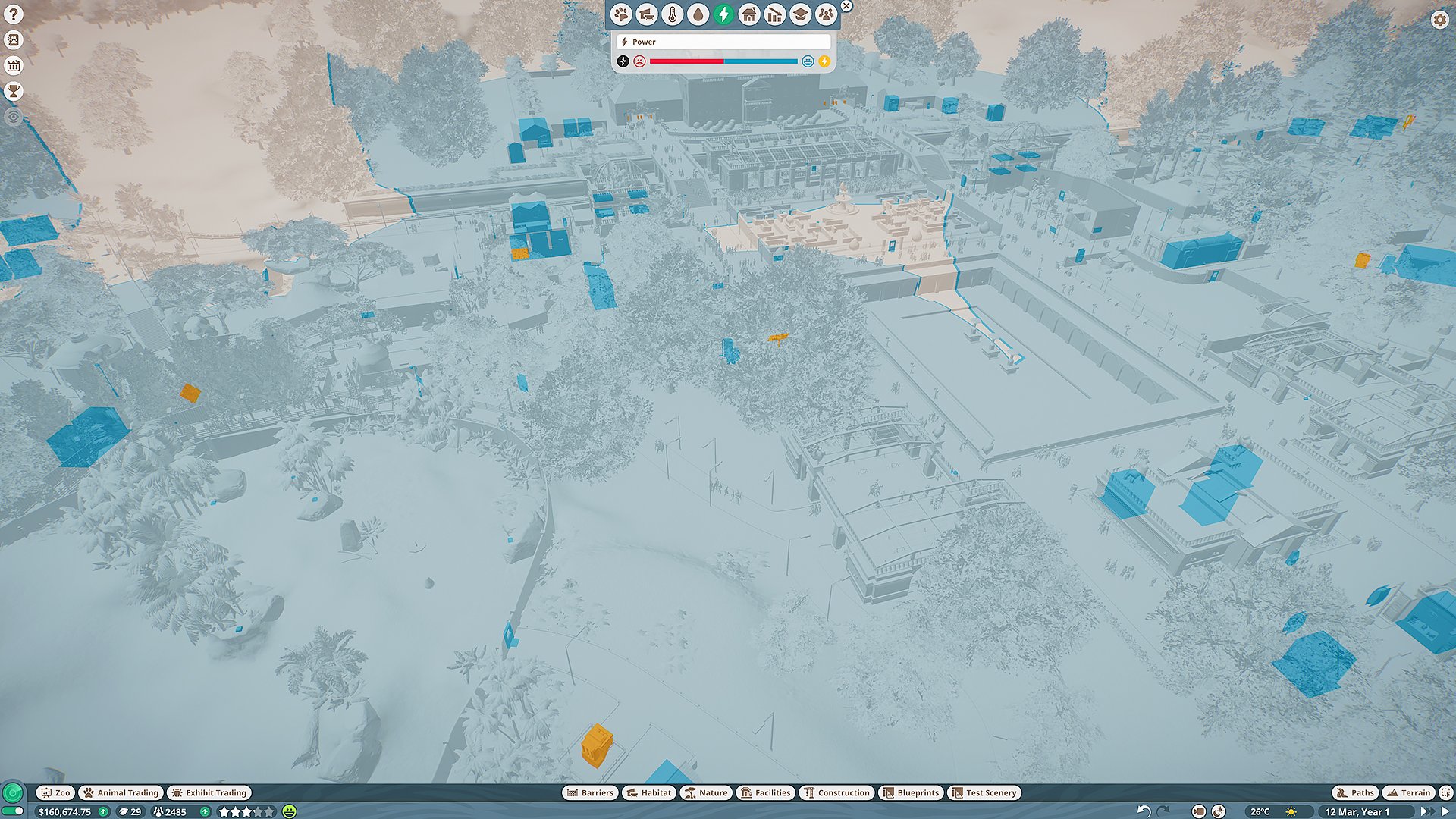Open the Zoo overview panel
The image size is (1456, 819).
pyautogui.click(x=57, y=792)
